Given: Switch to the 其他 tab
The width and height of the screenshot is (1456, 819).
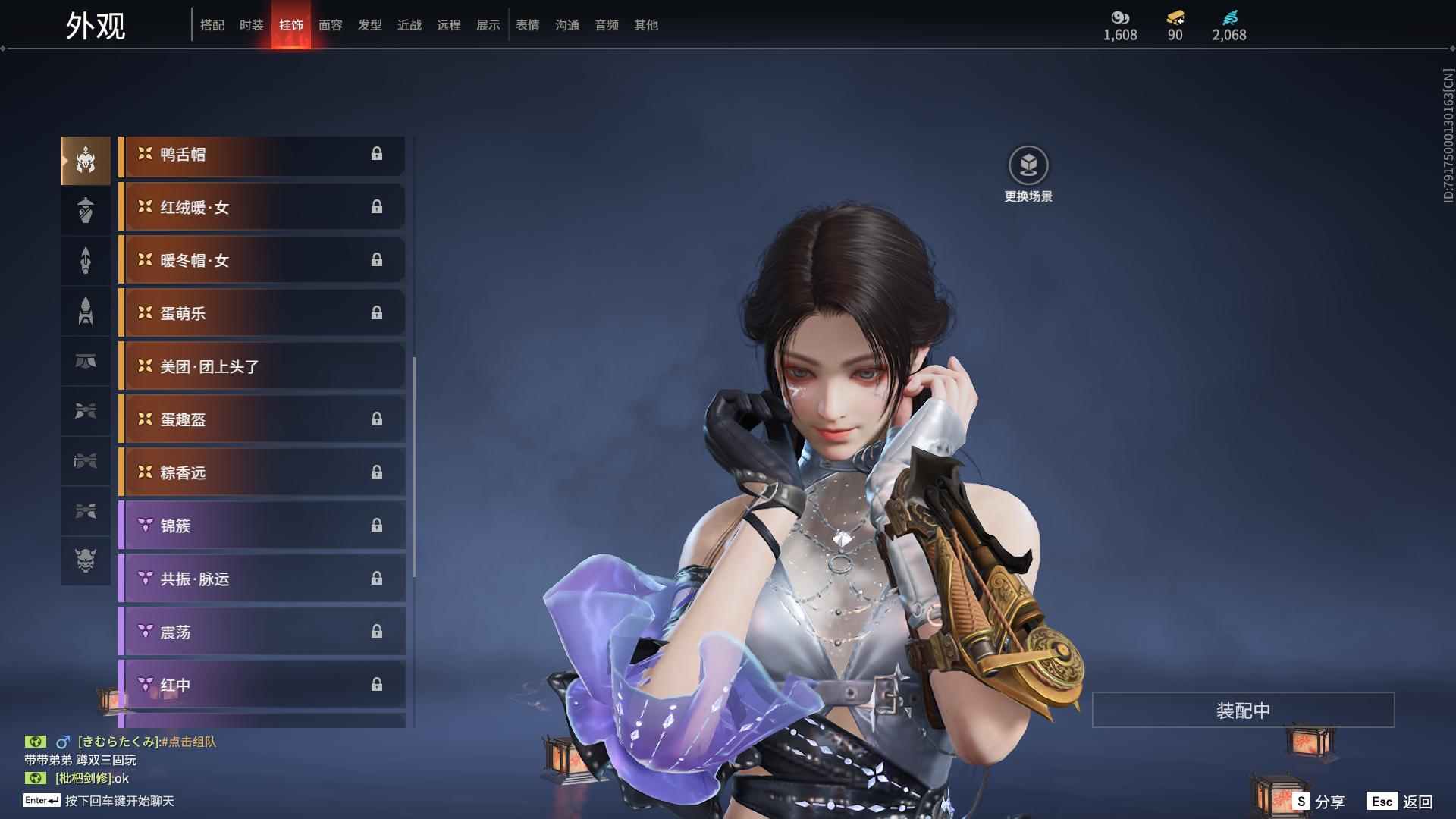Looking at the screenshot, I should click(x=645, y=25).
